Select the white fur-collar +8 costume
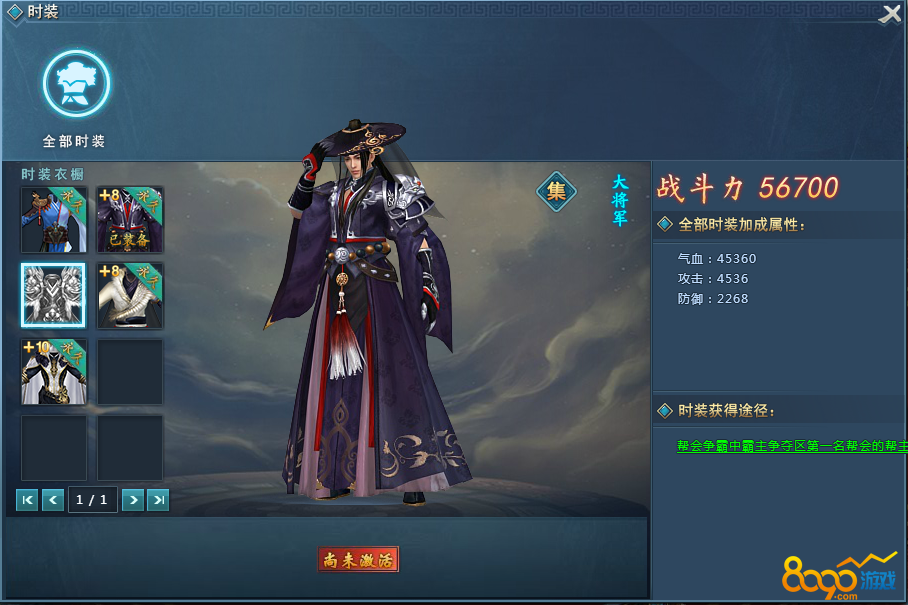 coord(130,295)
